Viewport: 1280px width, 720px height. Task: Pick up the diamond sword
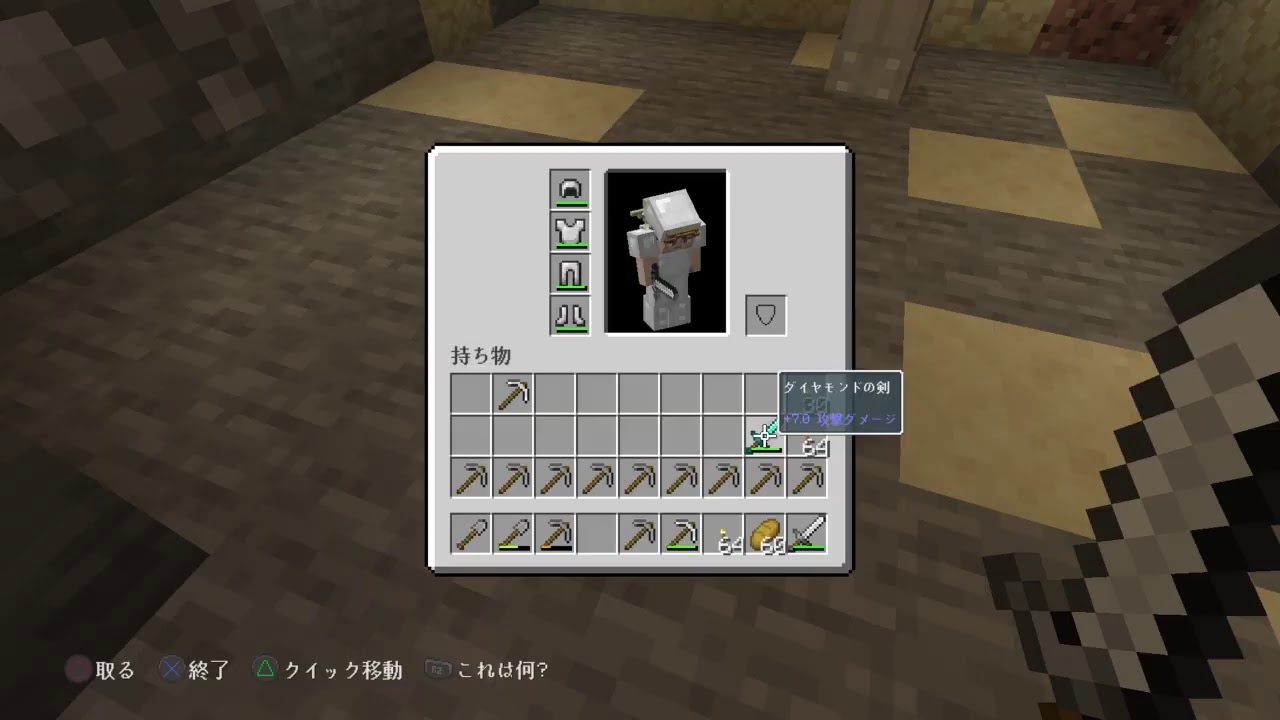pos(765,435)
